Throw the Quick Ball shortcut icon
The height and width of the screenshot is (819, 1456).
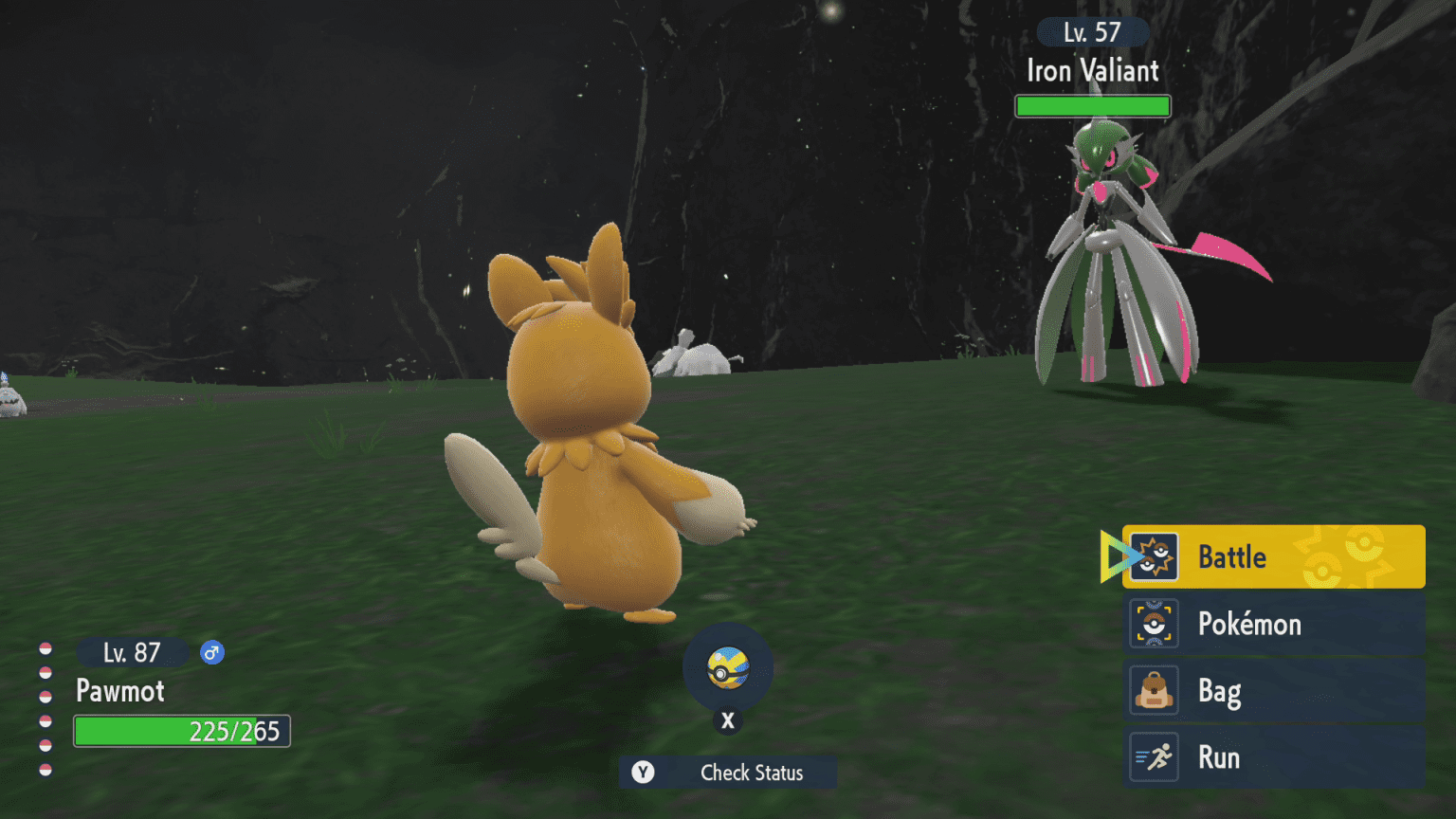pyautogui.click(x=728, y=668)
